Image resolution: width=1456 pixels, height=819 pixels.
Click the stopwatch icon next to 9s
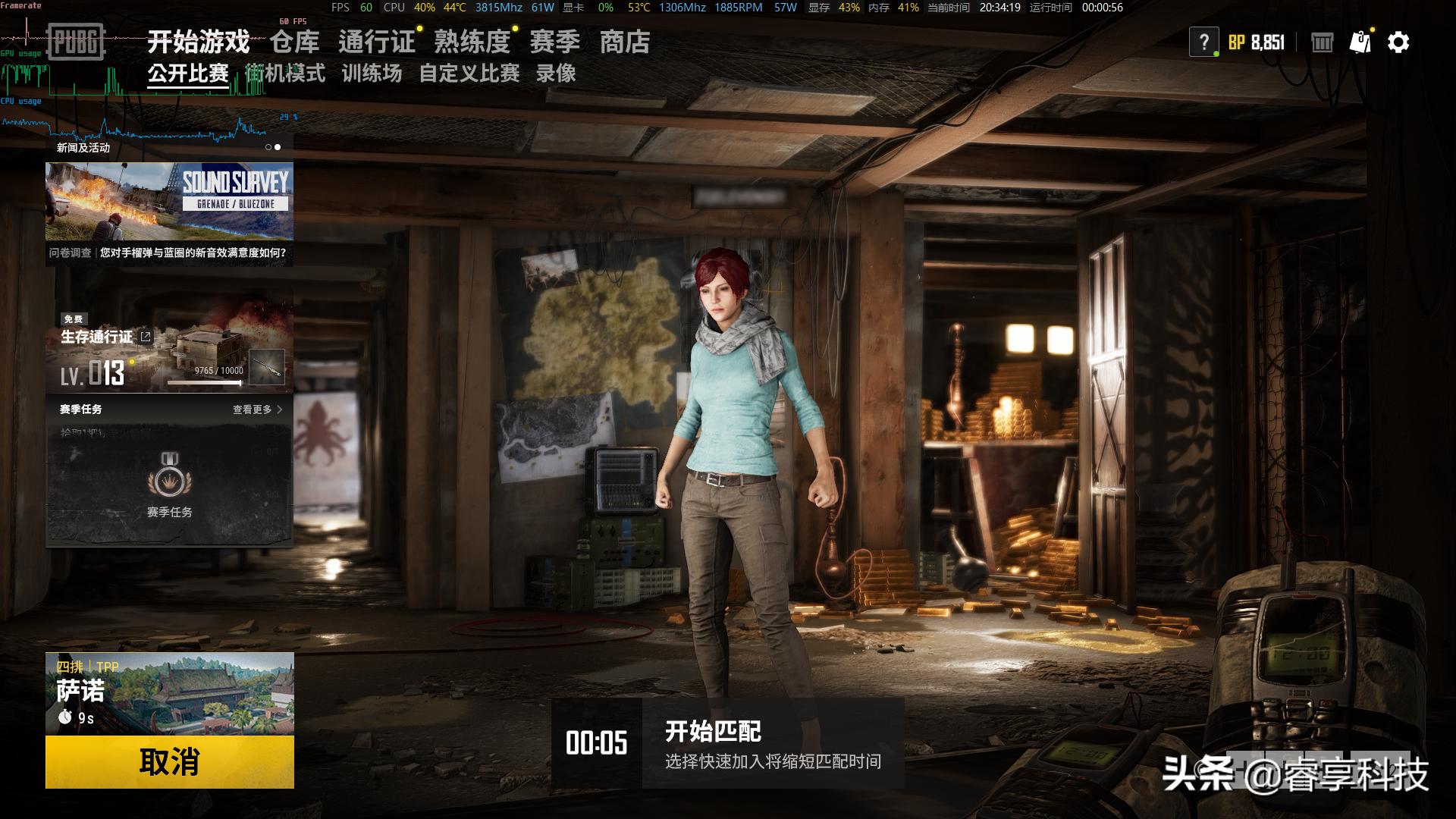click(x=67, y=716)
